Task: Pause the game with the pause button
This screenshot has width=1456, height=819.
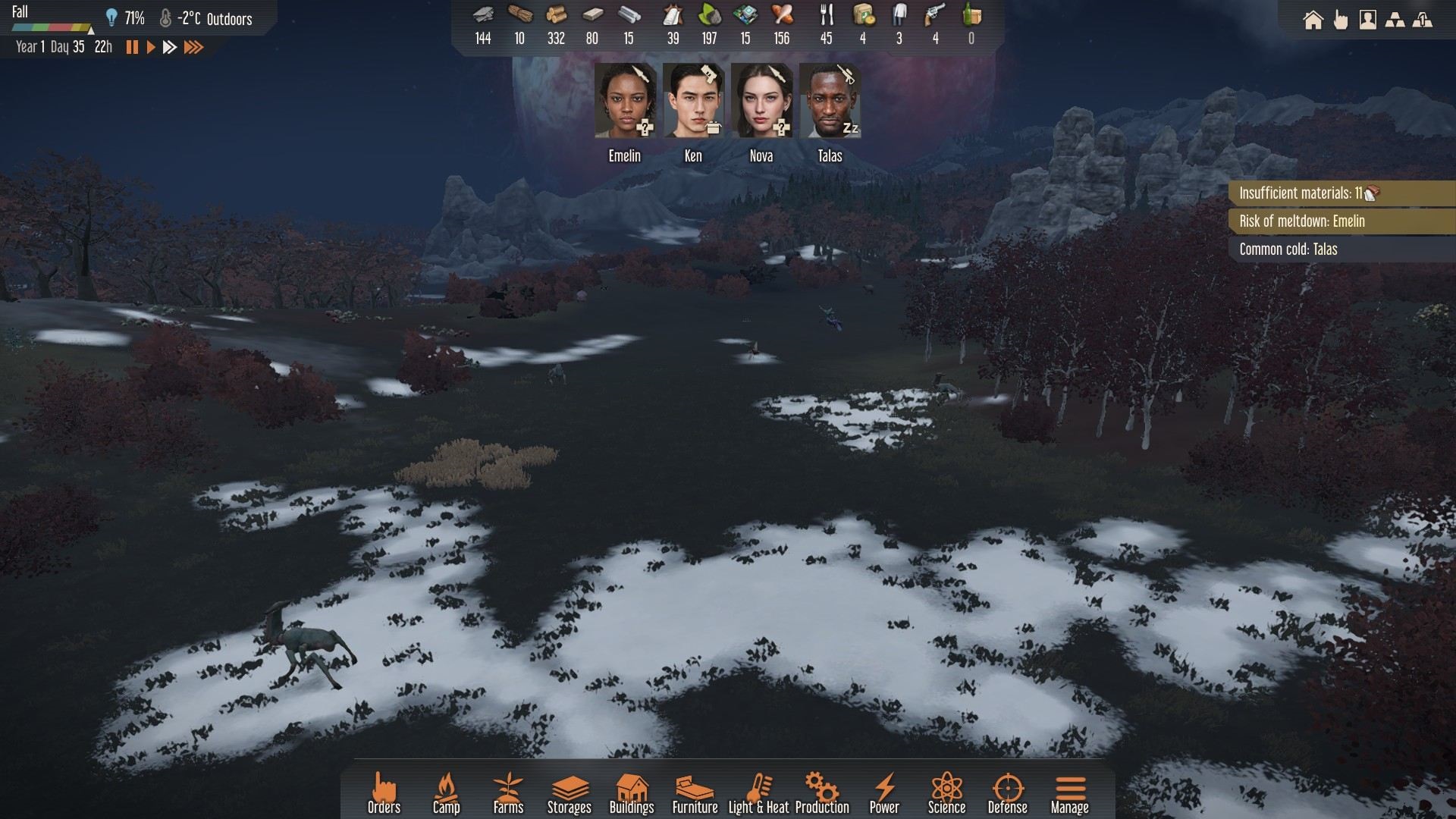Action: (x=132, y=47)
